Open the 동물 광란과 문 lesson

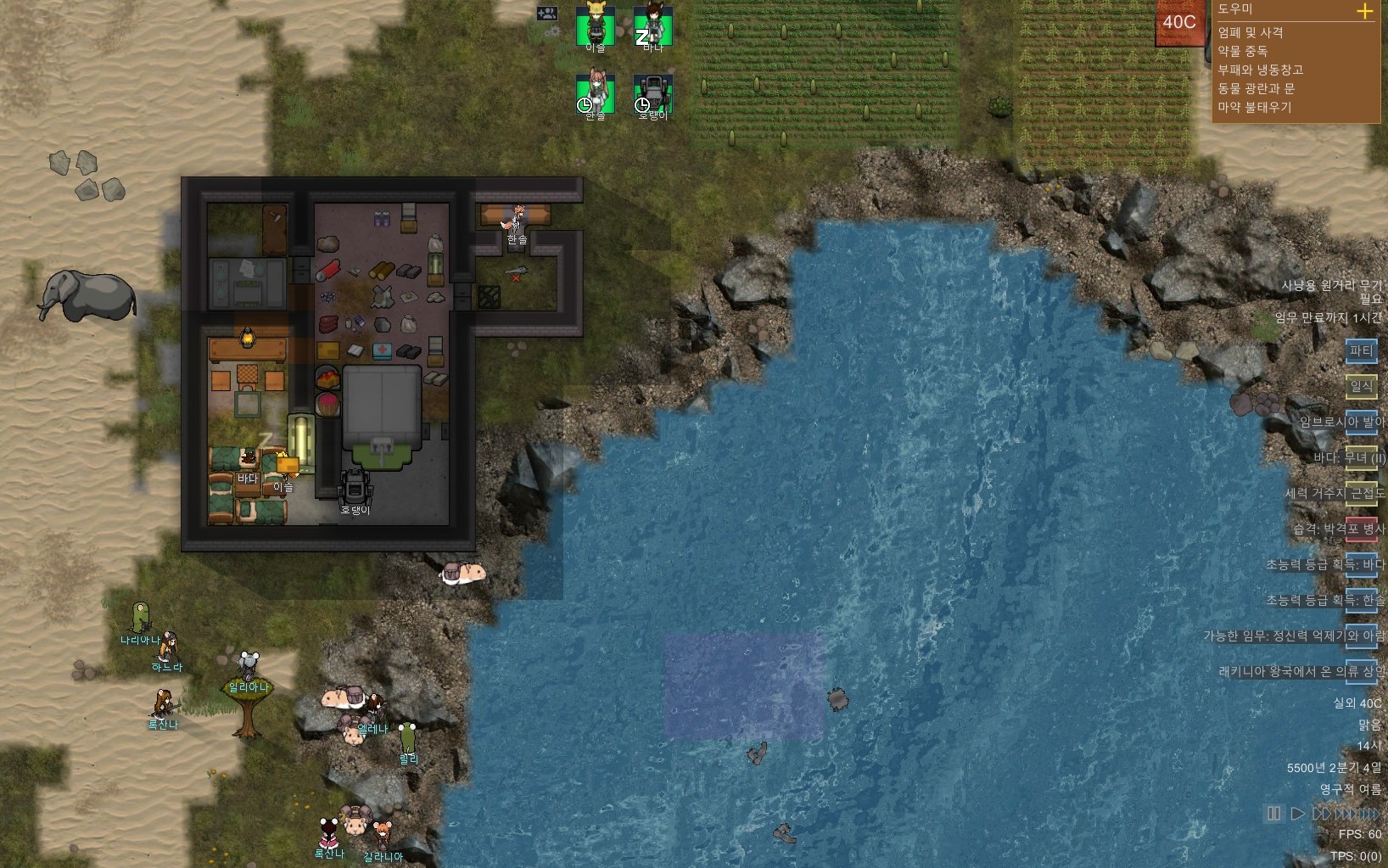click(1256, 88)
